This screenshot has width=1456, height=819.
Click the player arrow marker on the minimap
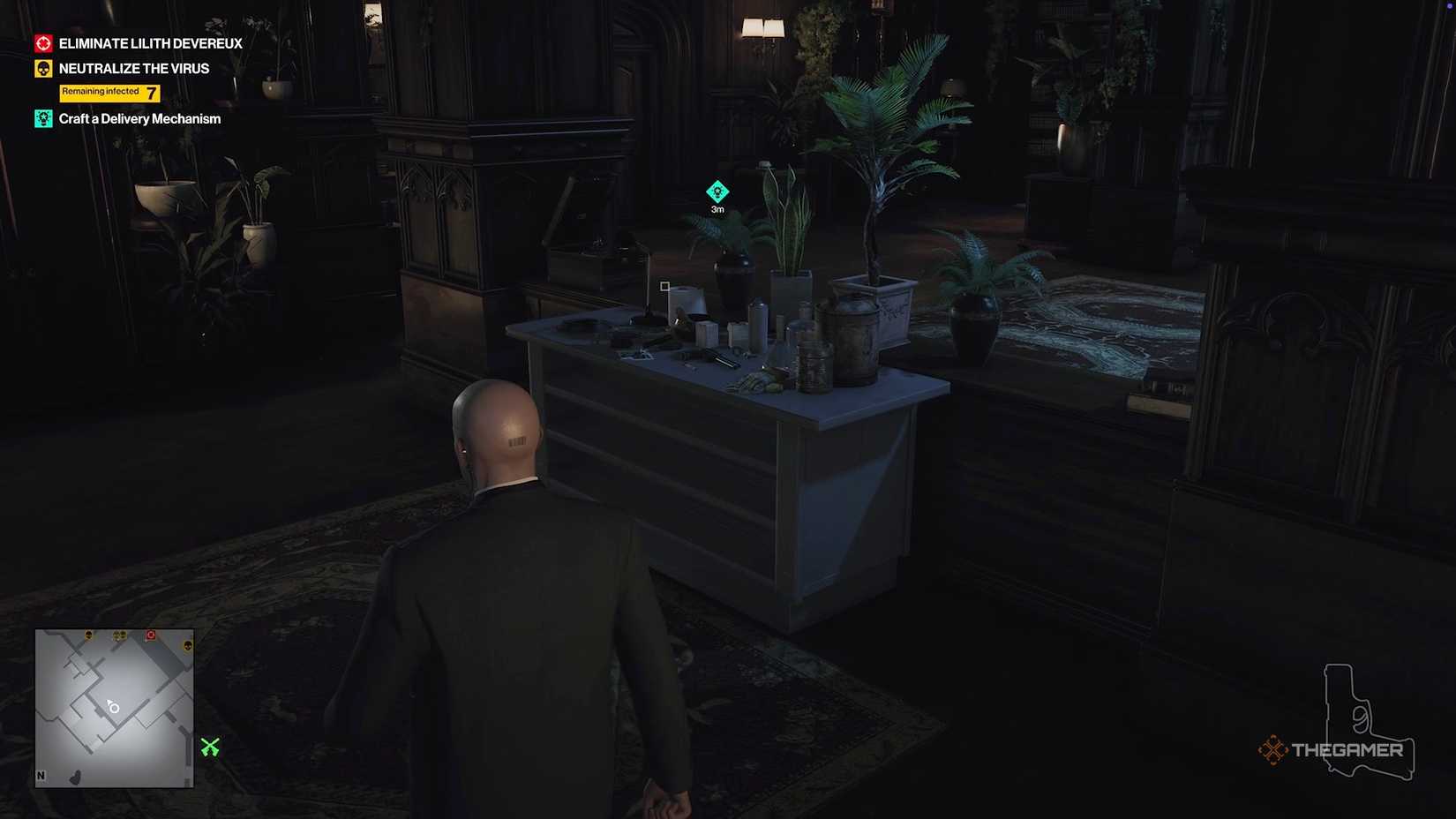click(x=111, y=705)
